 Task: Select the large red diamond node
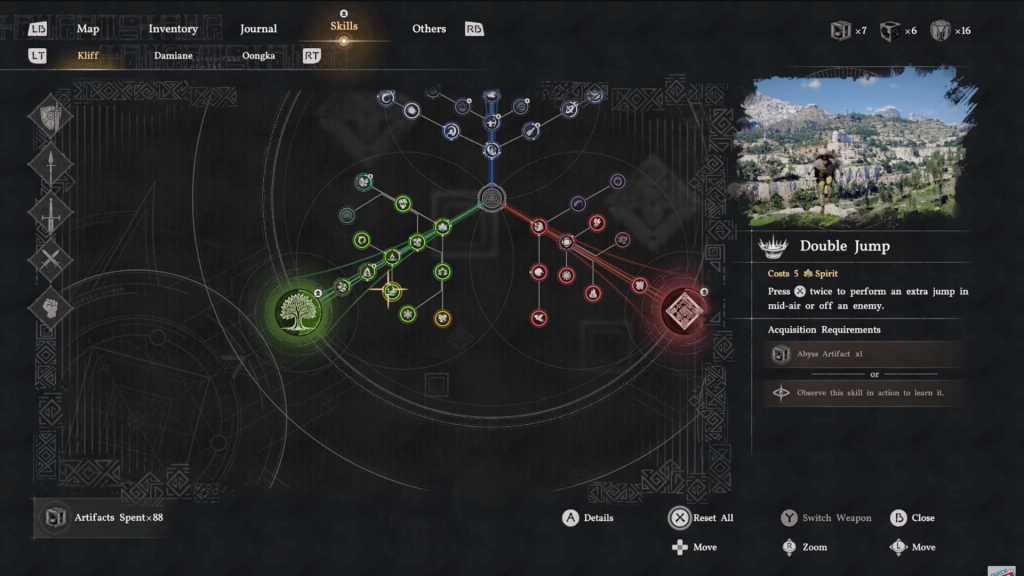(x=686, y=306)
